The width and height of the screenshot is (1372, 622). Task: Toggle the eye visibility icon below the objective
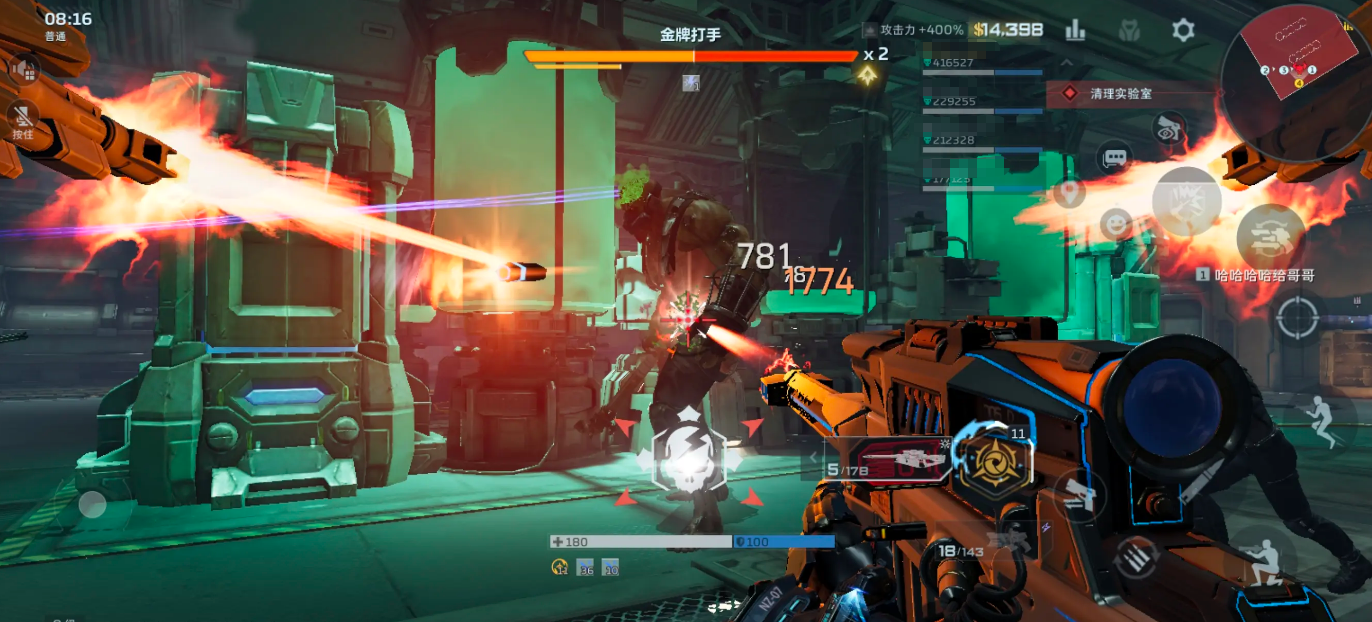tap(1166, 128)
